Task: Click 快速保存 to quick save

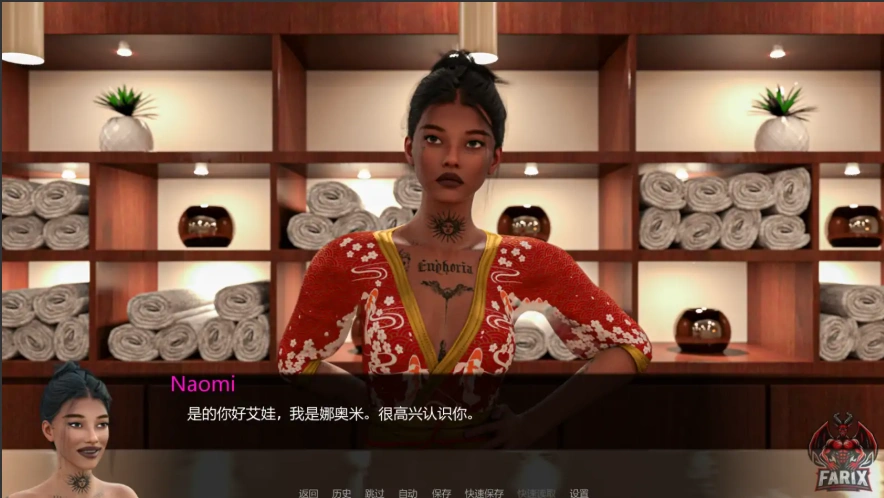Action: [484, 492]
